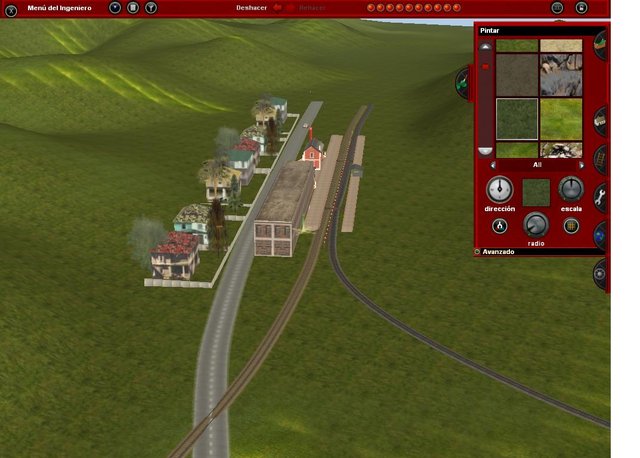
Task: Click the round button left of radio dial
Action: 499,225
